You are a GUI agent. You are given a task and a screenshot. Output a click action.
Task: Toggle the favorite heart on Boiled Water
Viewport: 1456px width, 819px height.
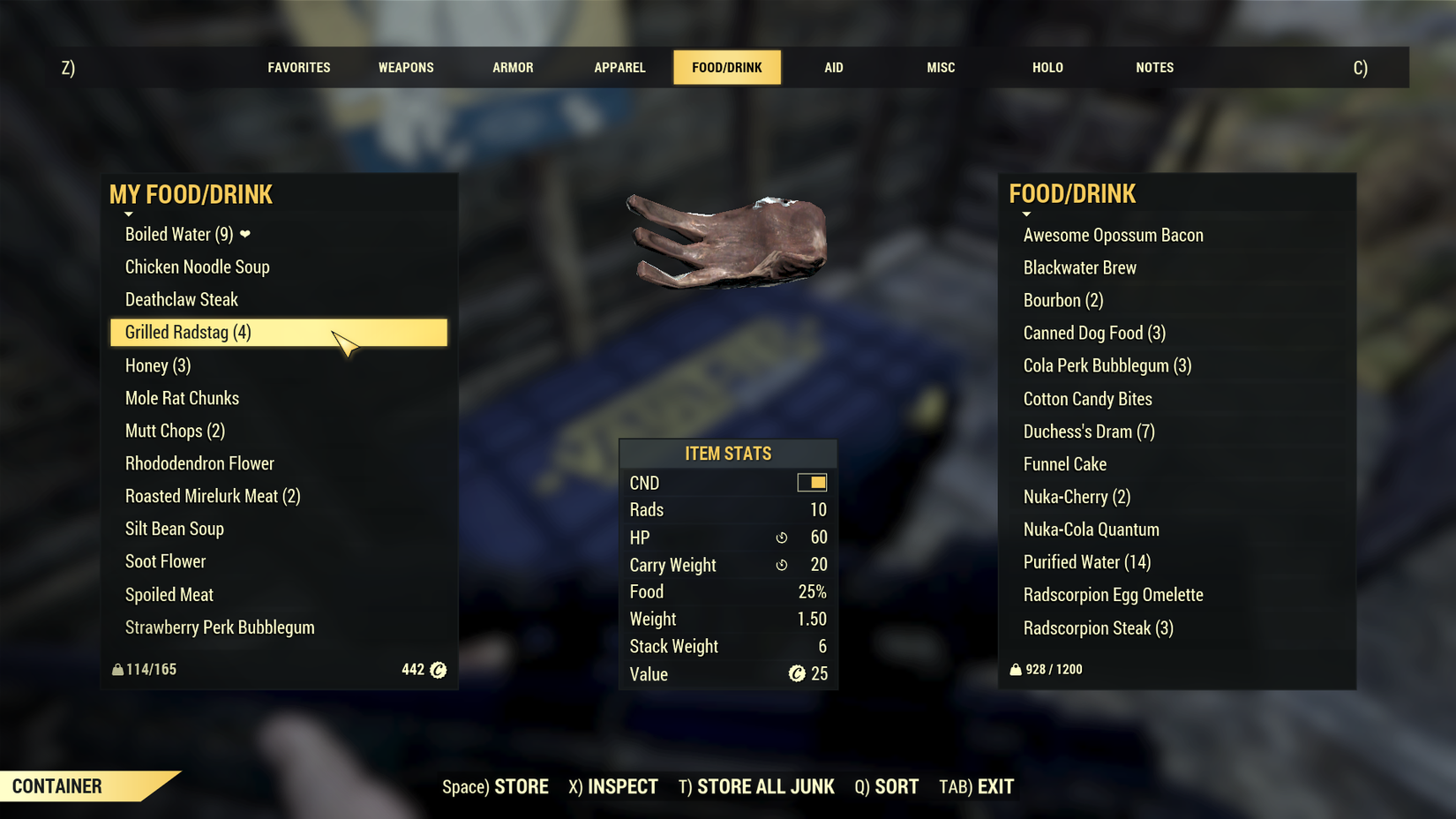244,235
